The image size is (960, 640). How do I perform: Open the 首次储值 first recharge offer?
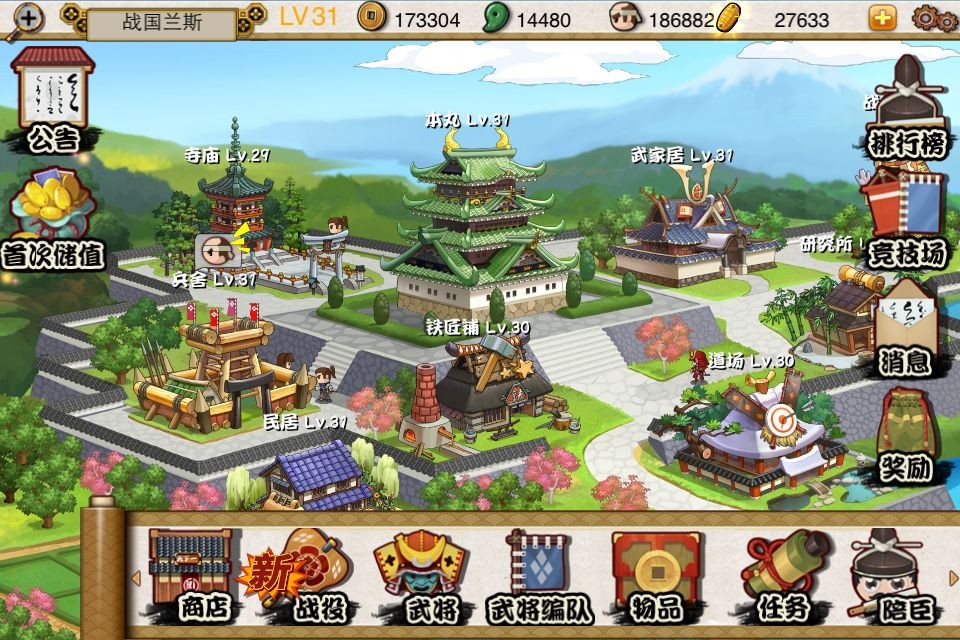click(58, 220)
